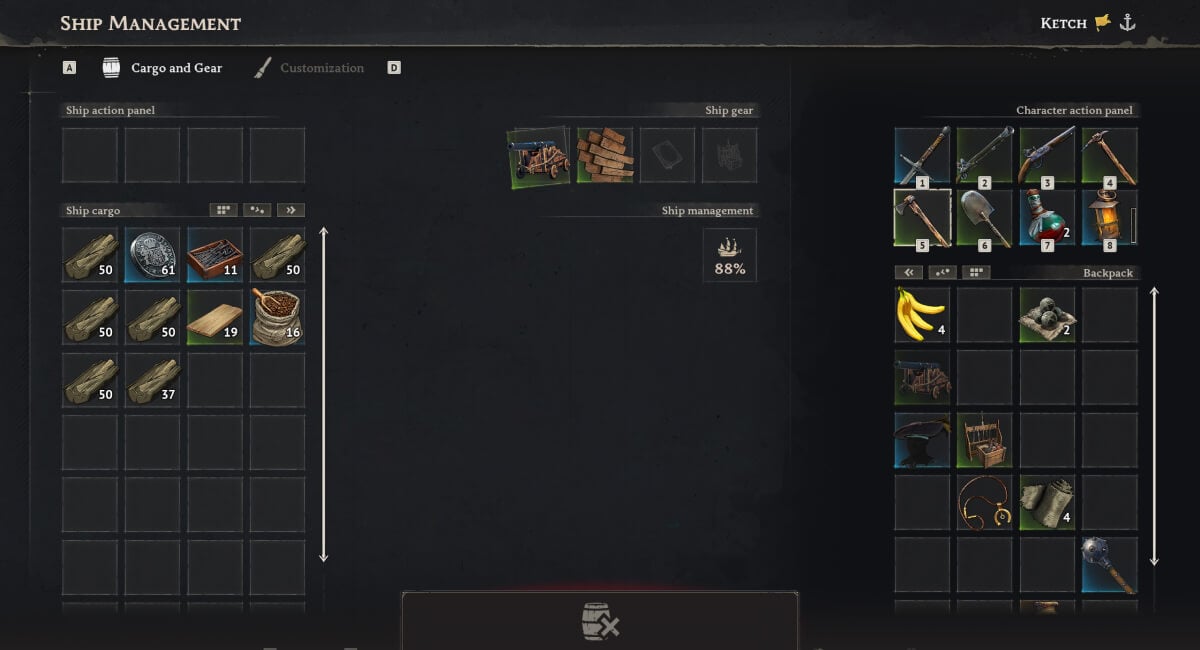Click the cannonball pile in the backpack
Screen dimensions: 1200x650
click(1047, 315)
